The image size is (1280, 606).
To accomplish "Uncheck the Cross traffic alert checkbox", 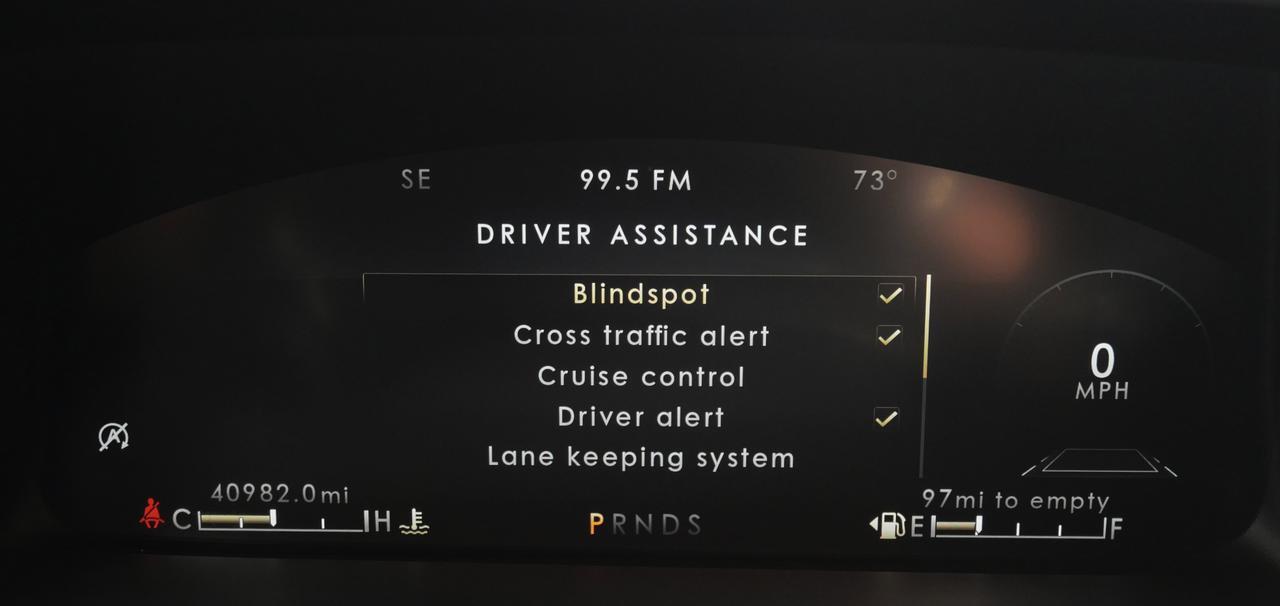I will [889, 336].
